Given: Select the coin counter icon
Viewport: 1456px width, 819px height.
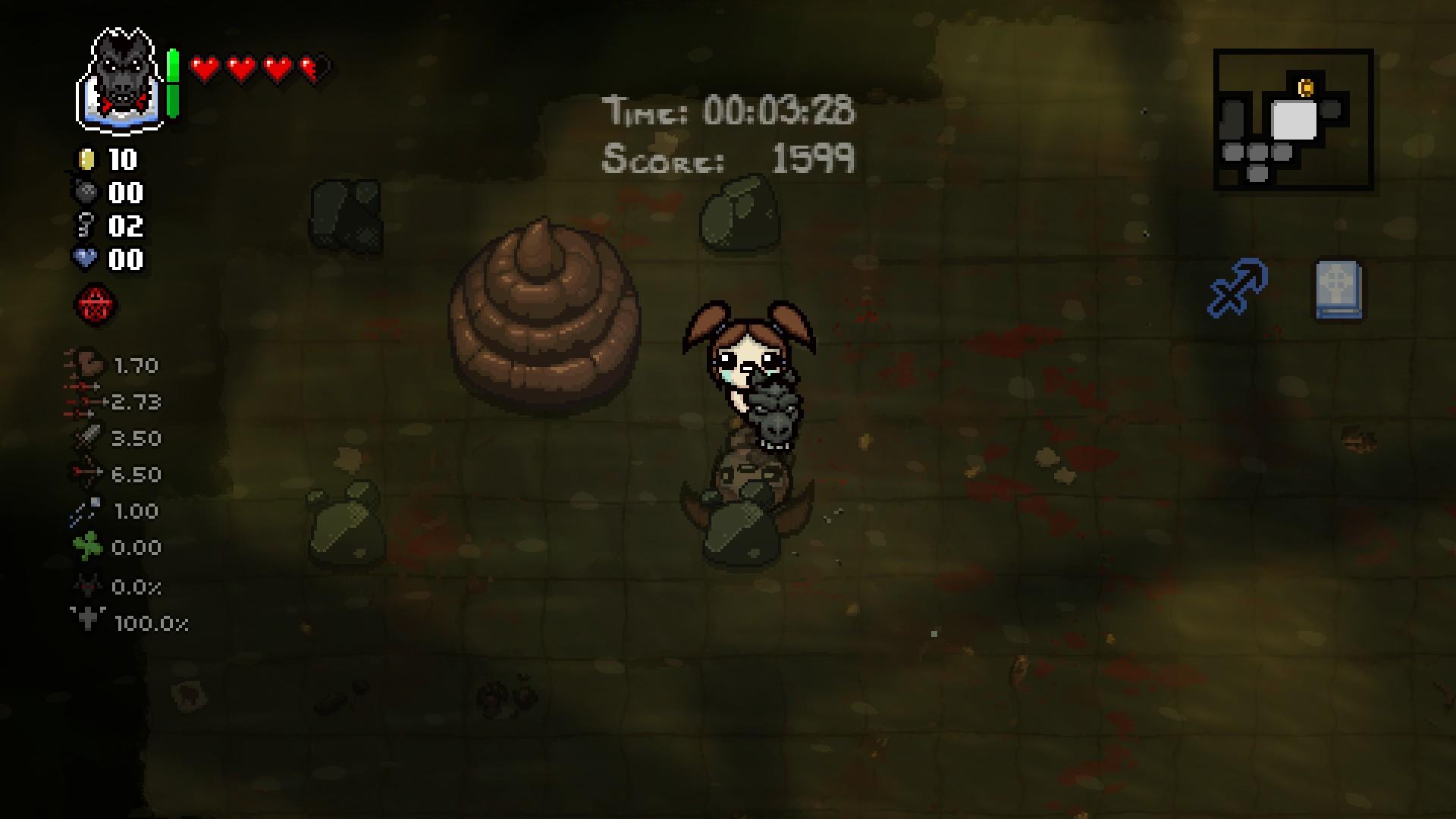Looking at the screenshot, I should (x=88, y=160).
